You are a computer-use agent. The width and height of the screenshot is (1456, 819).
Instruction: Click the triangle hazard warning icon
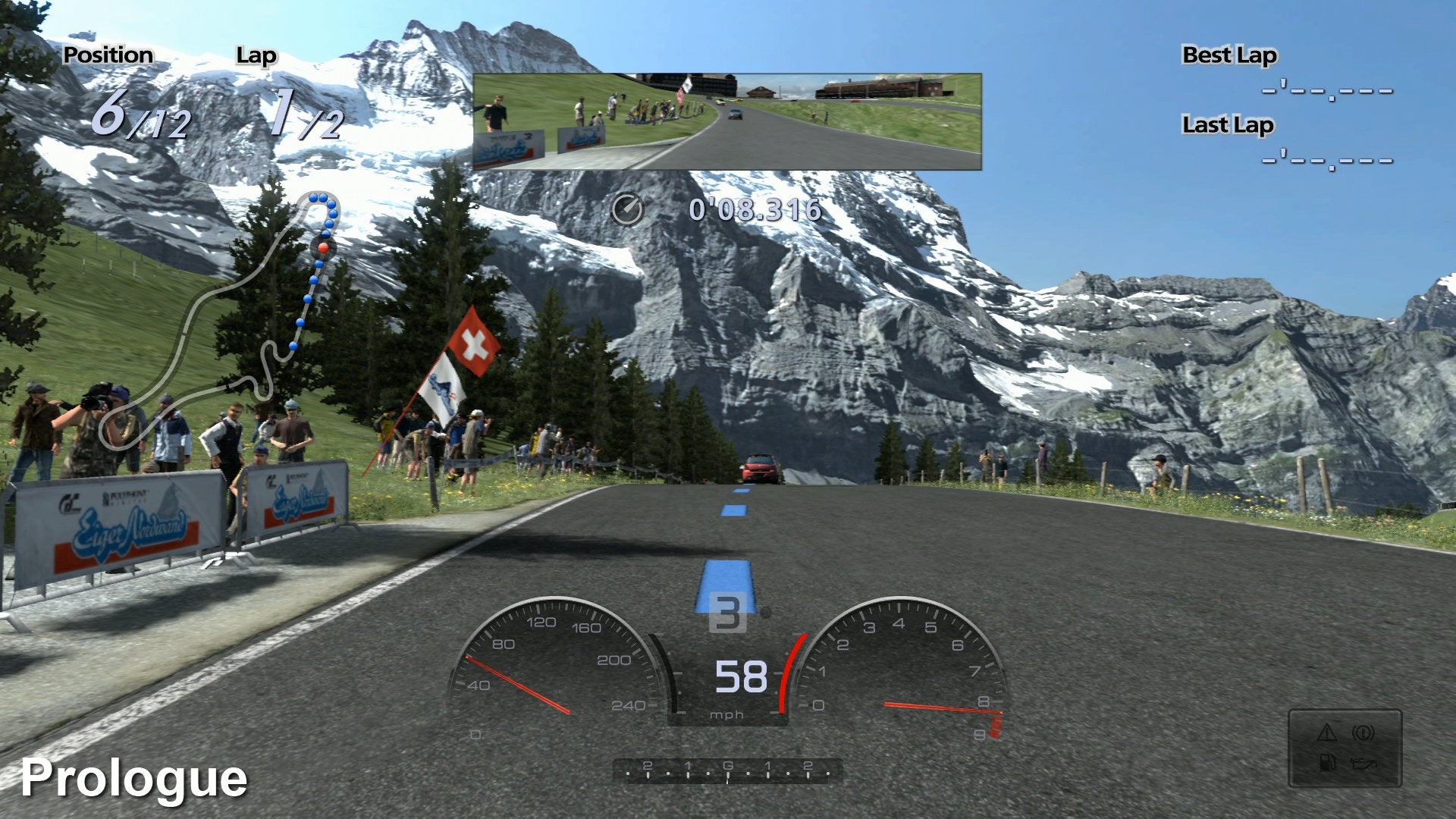point(1326,733)
